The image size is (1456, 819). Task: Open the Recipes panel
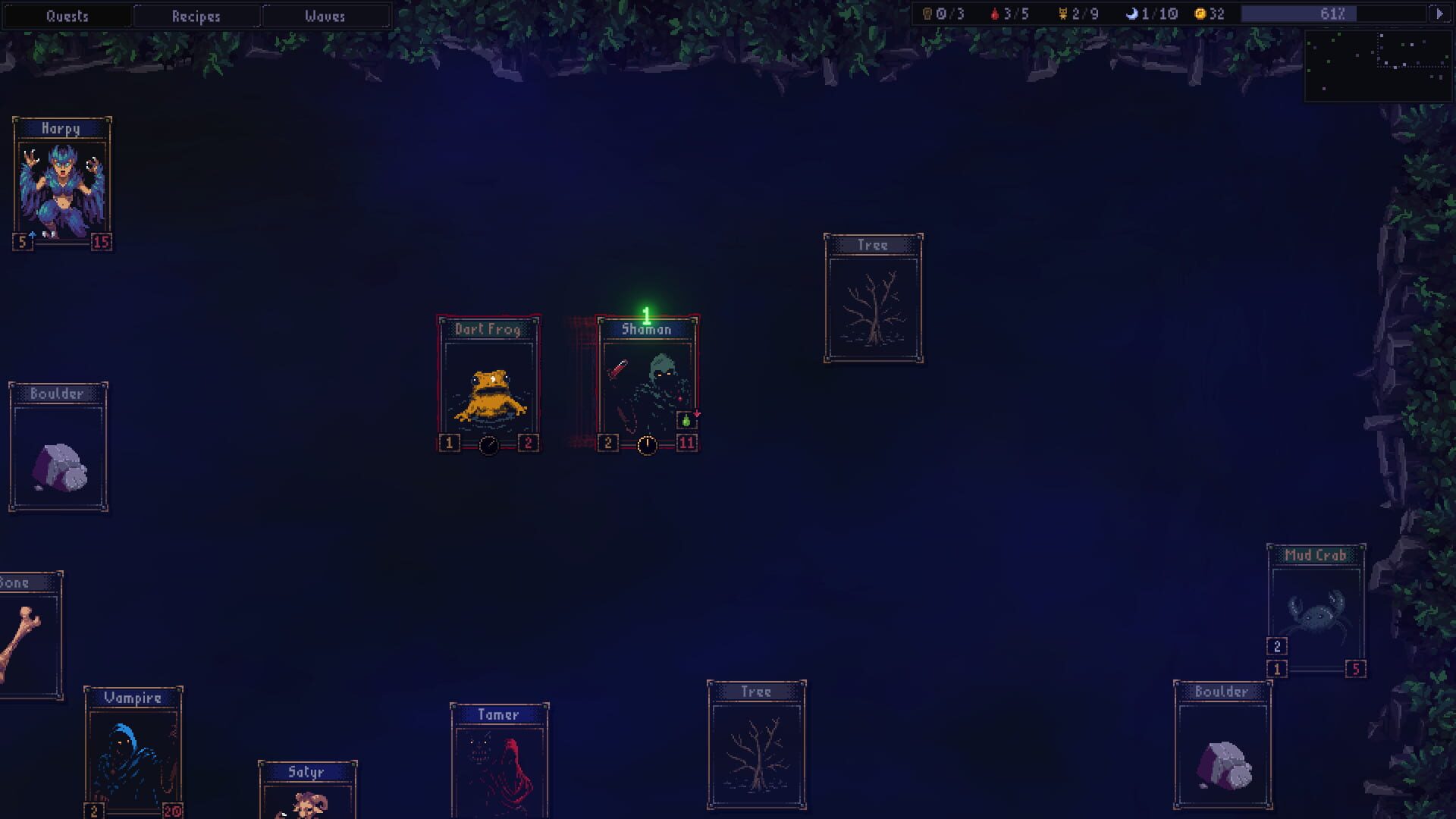(196, 16)
